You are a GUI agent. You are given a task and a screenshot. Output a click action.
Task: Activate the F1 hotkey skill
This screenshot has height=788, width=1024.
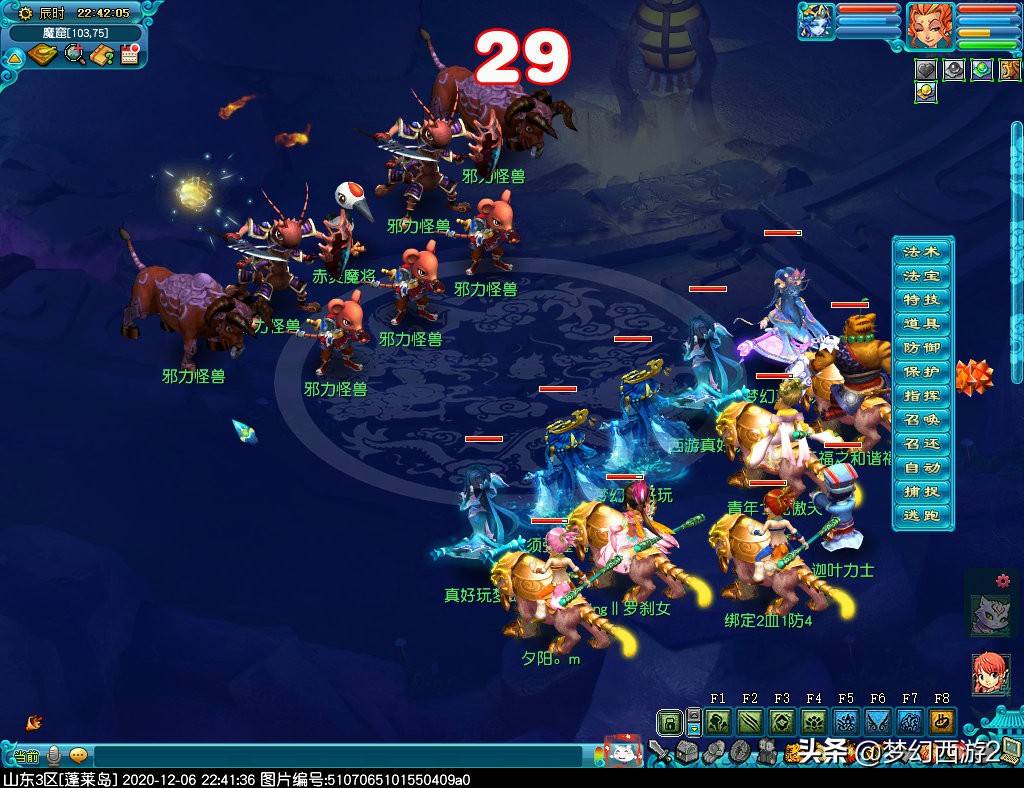coord(718,722)
